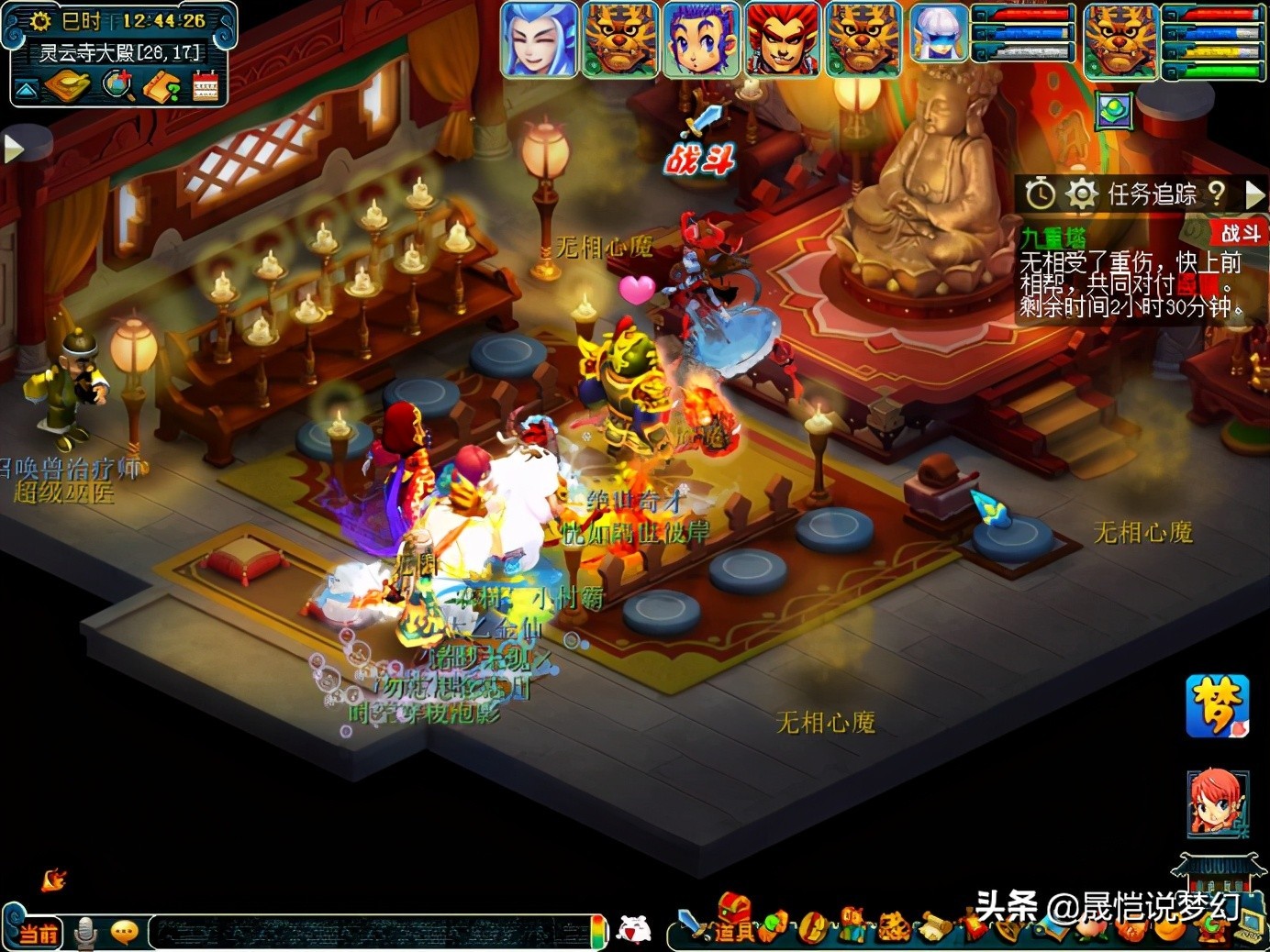Screen dimensions: 1270x952
Task: Switch the 当前 chat channel button
Action: [x=38, y=933]
